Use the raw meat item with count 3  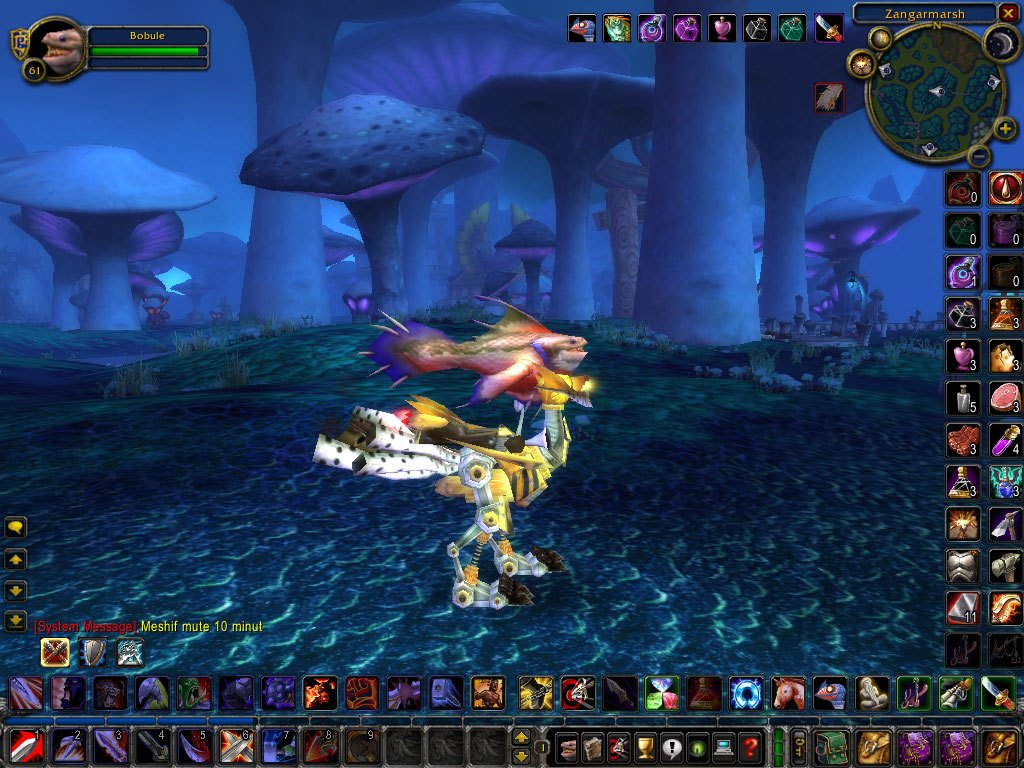[1005, 398]
